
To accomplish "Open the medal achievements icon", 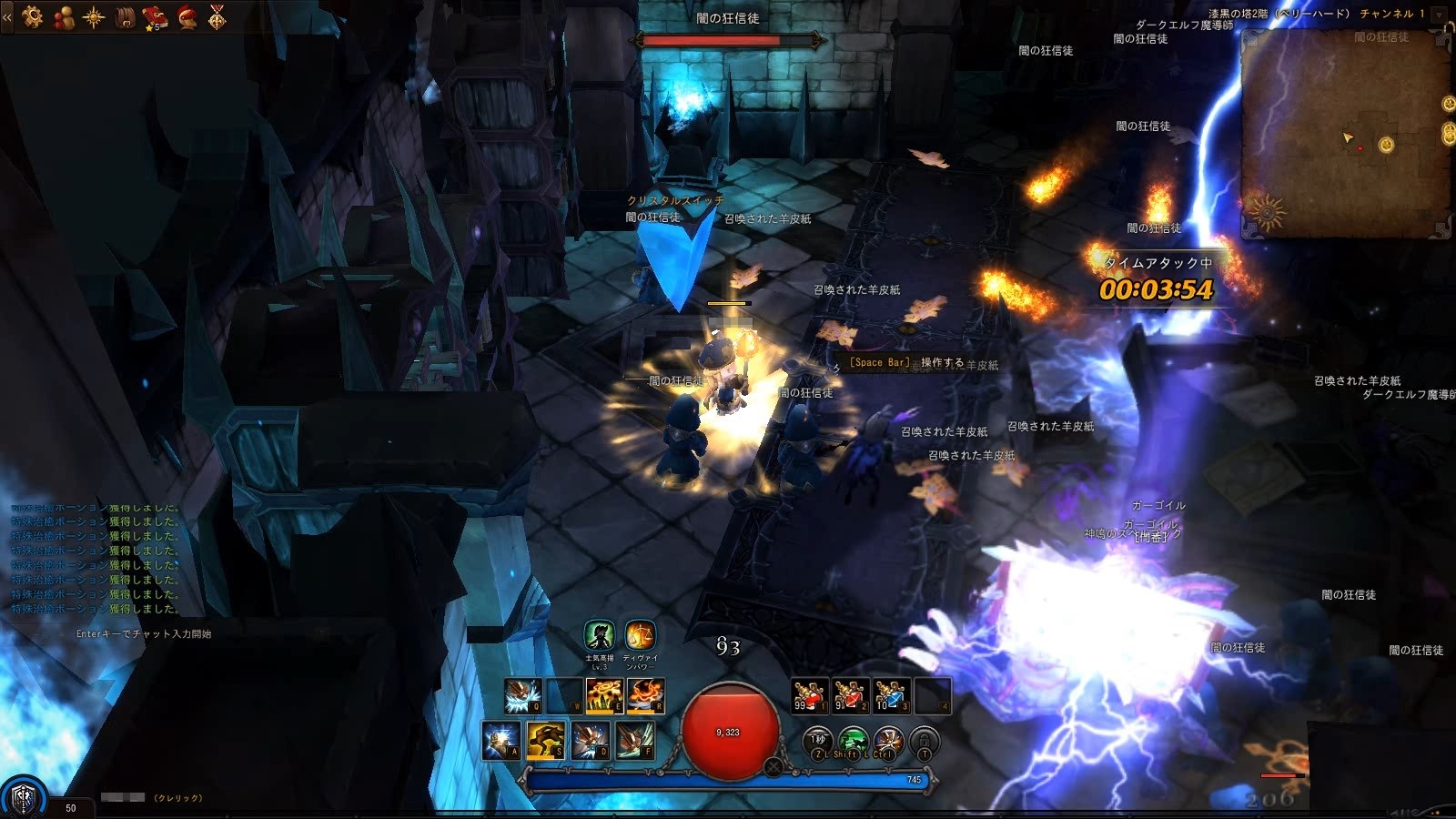I will pos(217,16).
